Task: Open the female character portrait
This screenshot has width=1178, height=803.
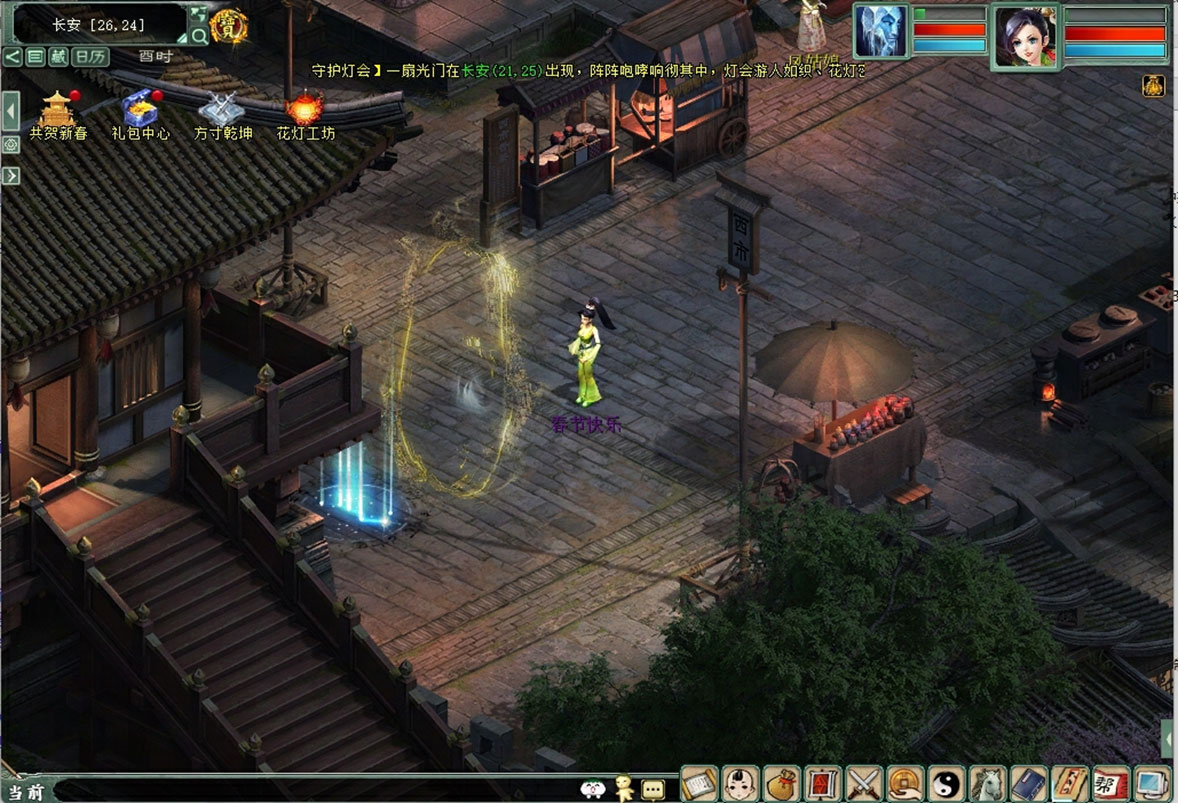Action: click(1025, 37)
